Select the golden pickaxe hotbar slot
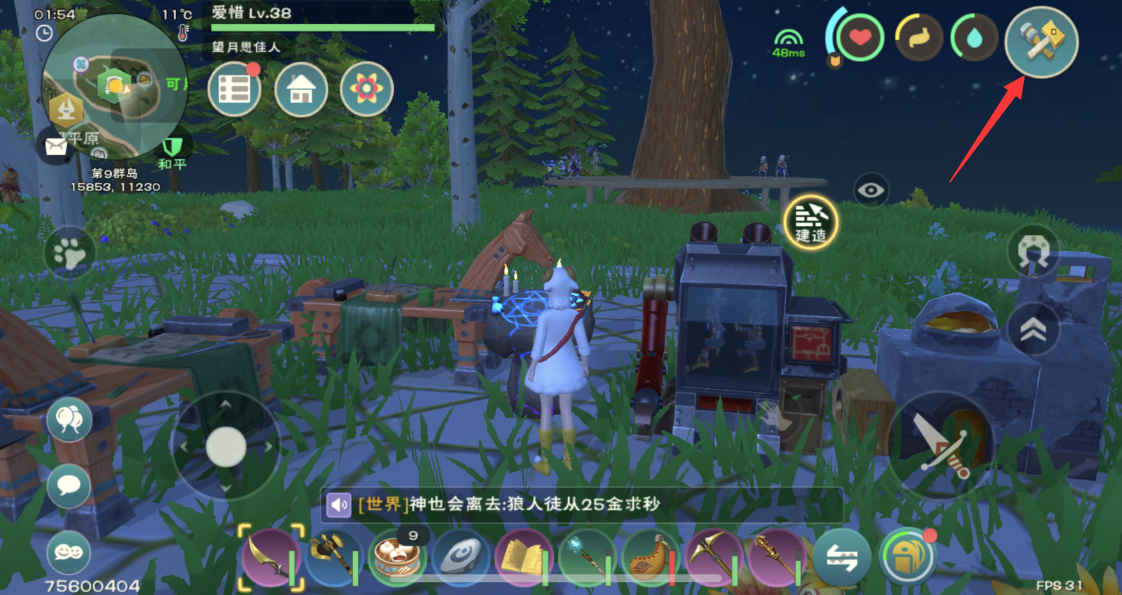The width and height of the screenshot is (1122, 595). click(x=713, y=556)
